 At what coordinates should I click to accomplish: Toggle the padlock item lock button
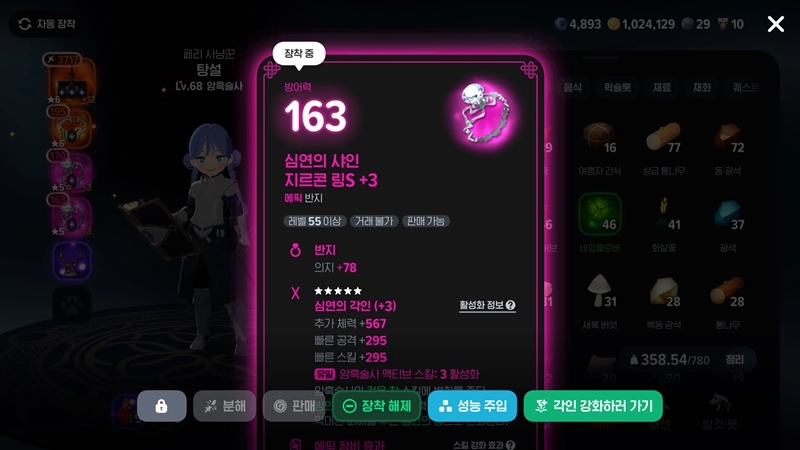162,406
